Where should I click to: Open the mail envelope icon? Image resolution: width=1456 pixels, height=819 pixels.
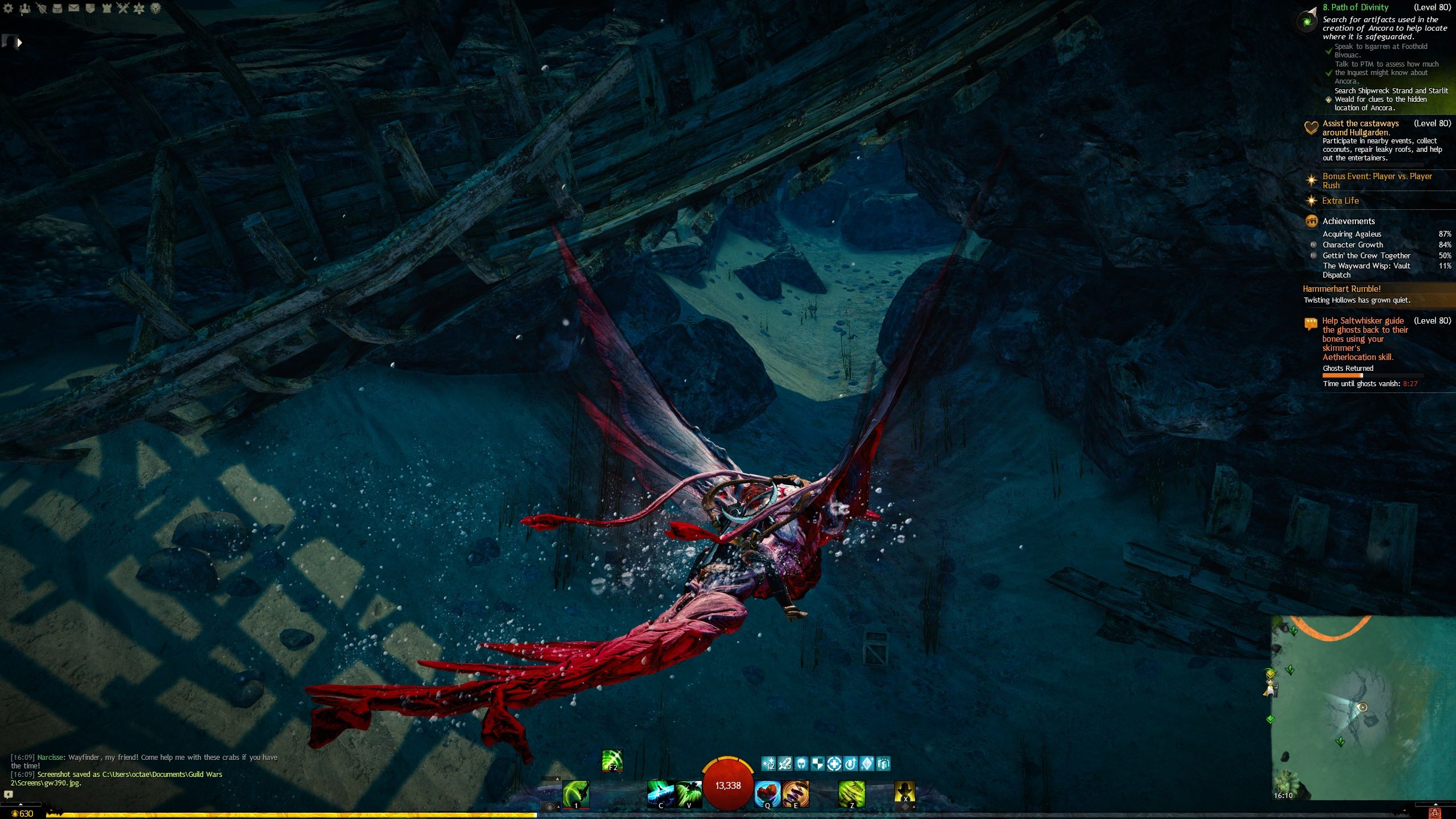(x=74, y=9)
